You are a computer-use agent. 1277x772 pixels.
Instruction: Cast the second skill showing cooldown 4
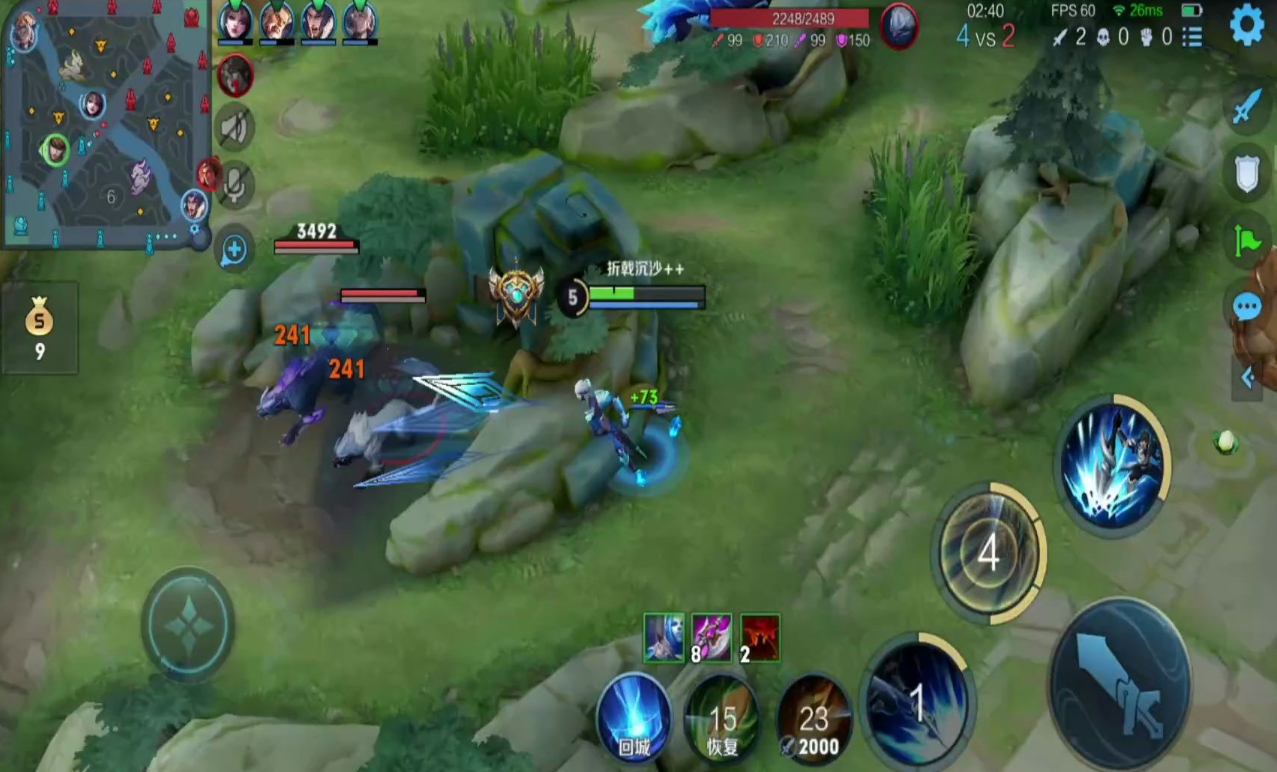coord(988,553)
